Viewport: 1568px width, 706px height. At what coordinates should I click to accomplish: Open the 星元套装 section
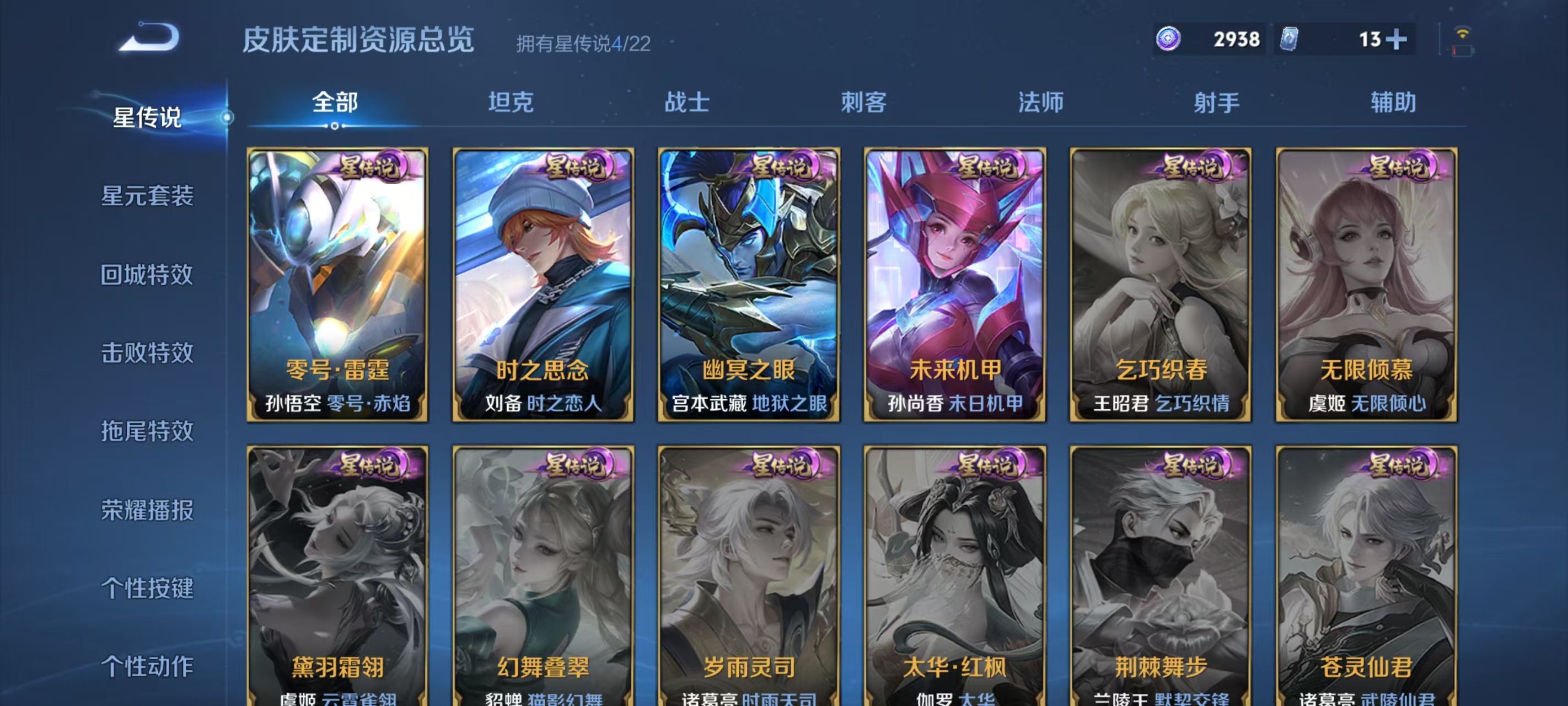[x=148, y=197]
